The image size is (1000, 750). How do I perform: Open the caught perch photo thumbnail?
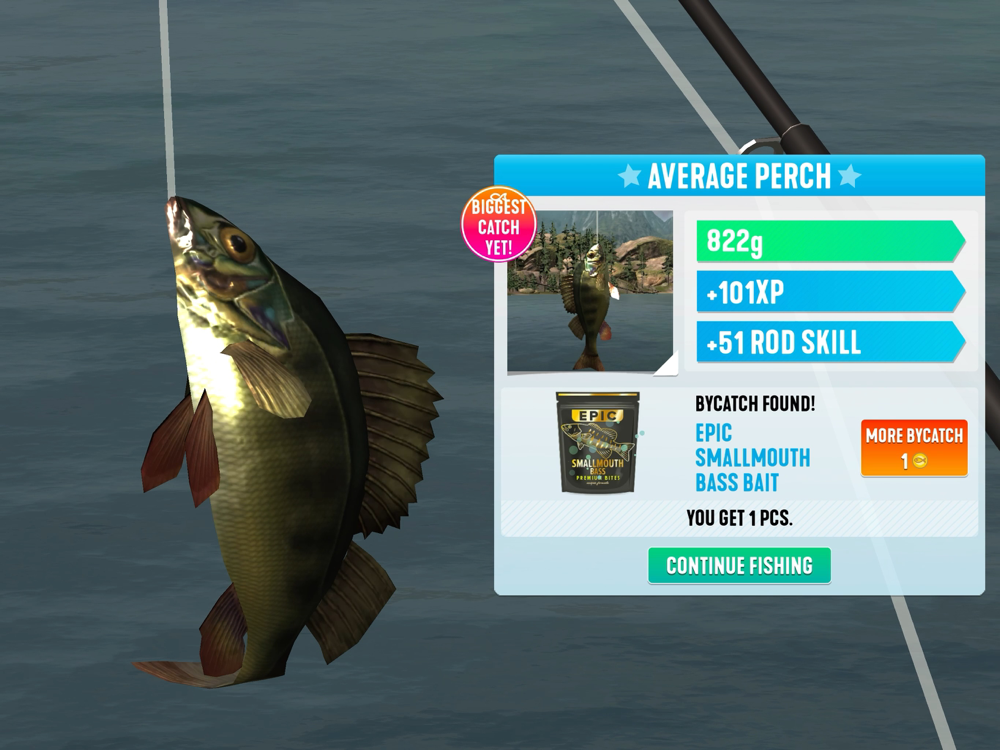[590, 291]
